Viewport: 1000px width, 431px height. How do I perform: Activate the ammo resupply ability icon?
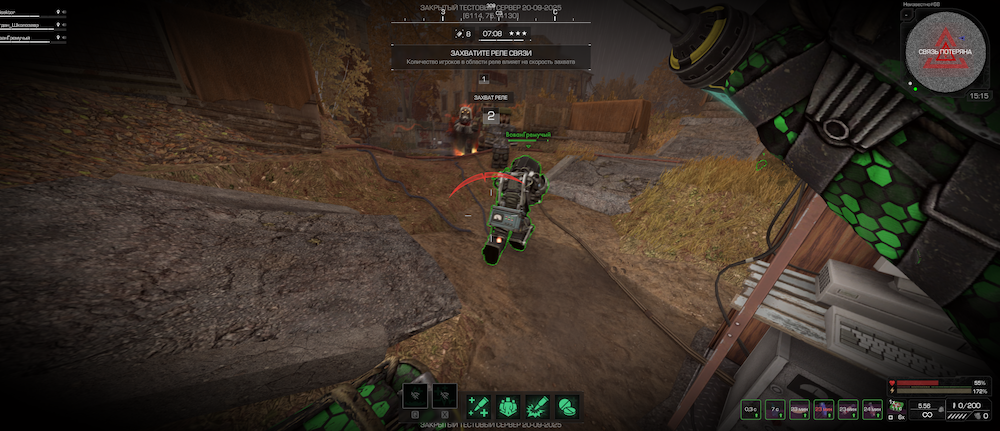click(477, 403)
